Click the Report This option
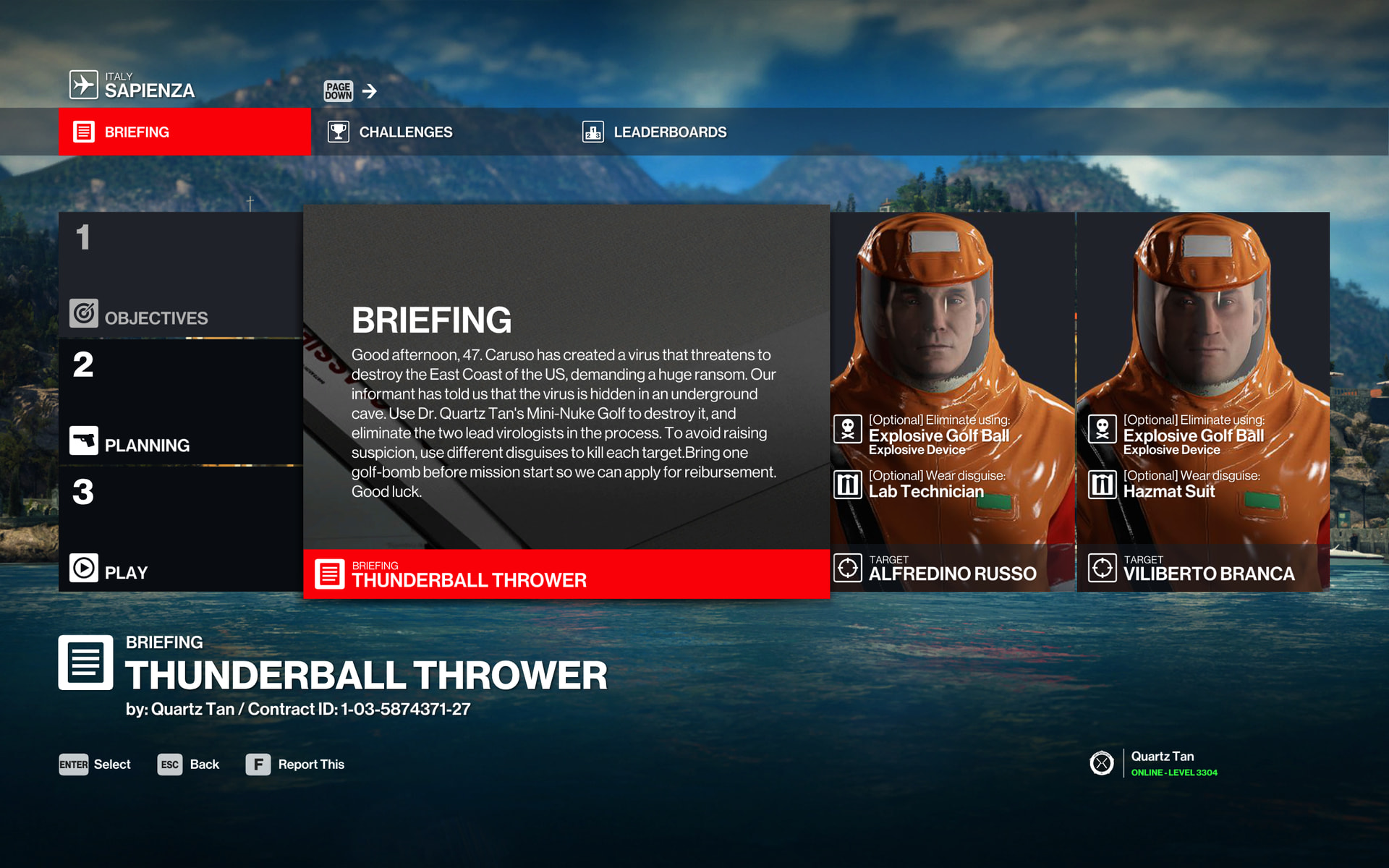This screenshot has width=1389, height=868. click(295, 765)
